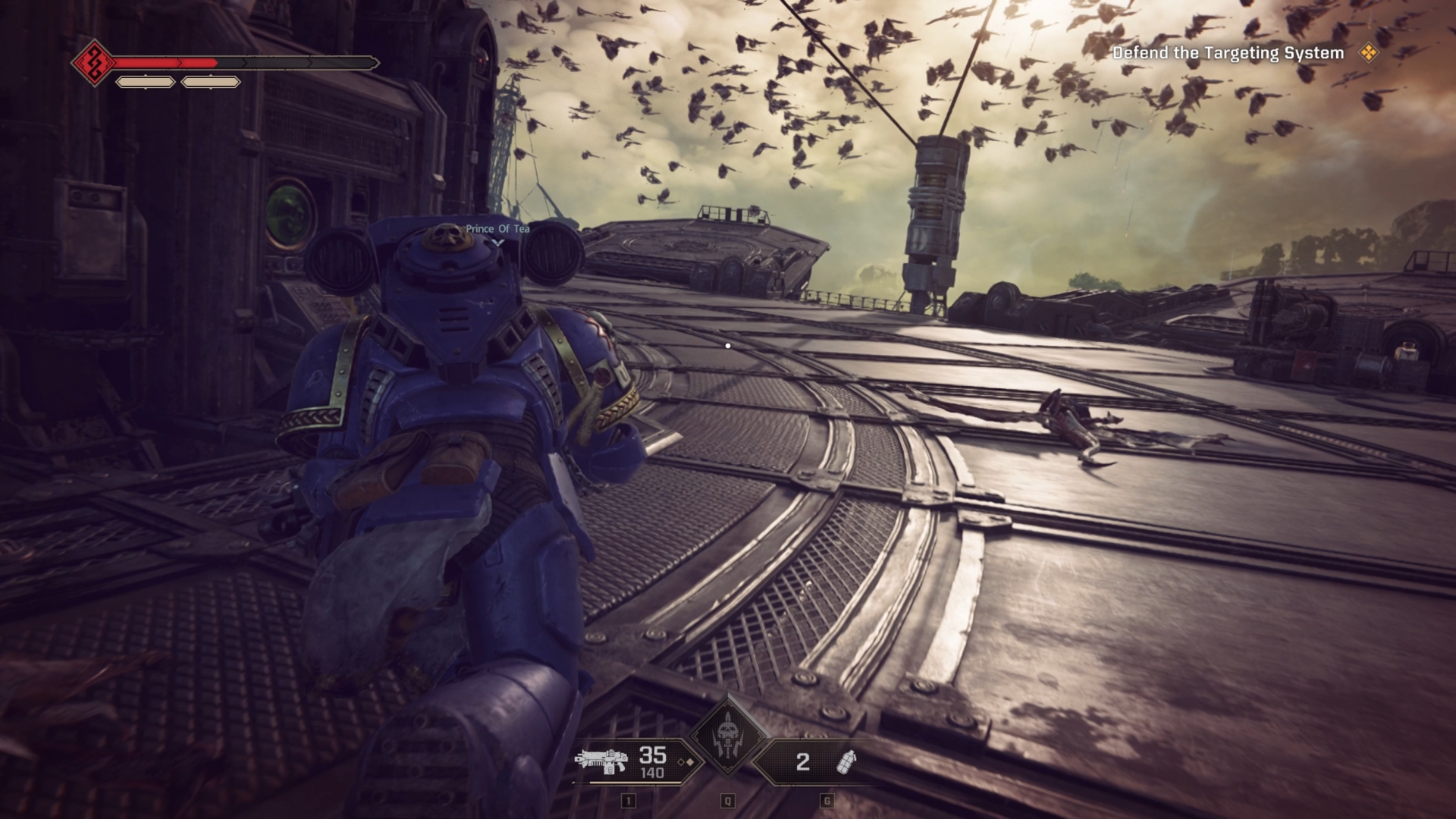Image resolution: width=1456 pixels, height=819 pixels.
Task: Click the crosshair dot at screen center
Action: (x=728, y=345)
